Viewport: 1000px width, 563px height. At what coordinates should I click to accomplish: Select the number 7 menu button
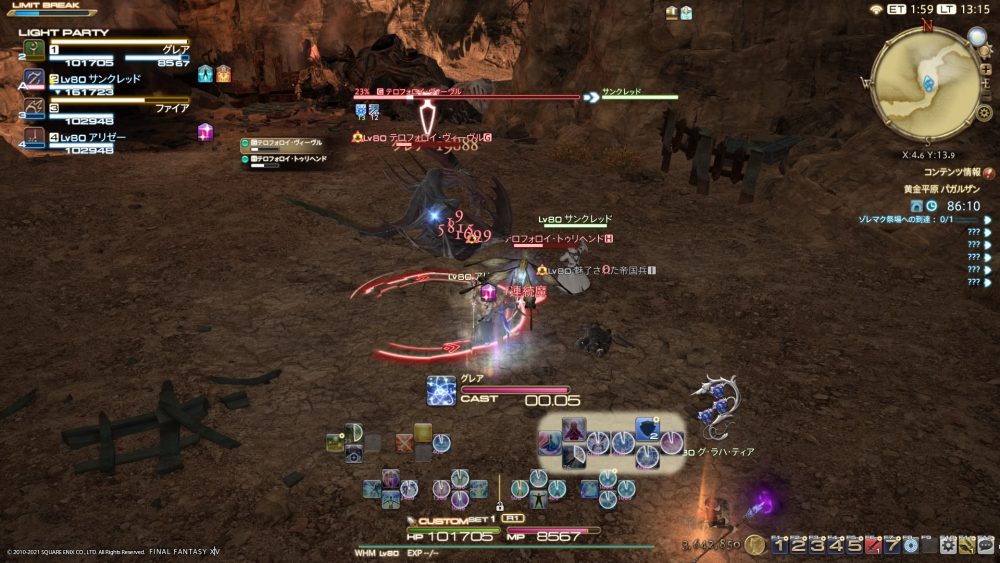tap(892, 546)
